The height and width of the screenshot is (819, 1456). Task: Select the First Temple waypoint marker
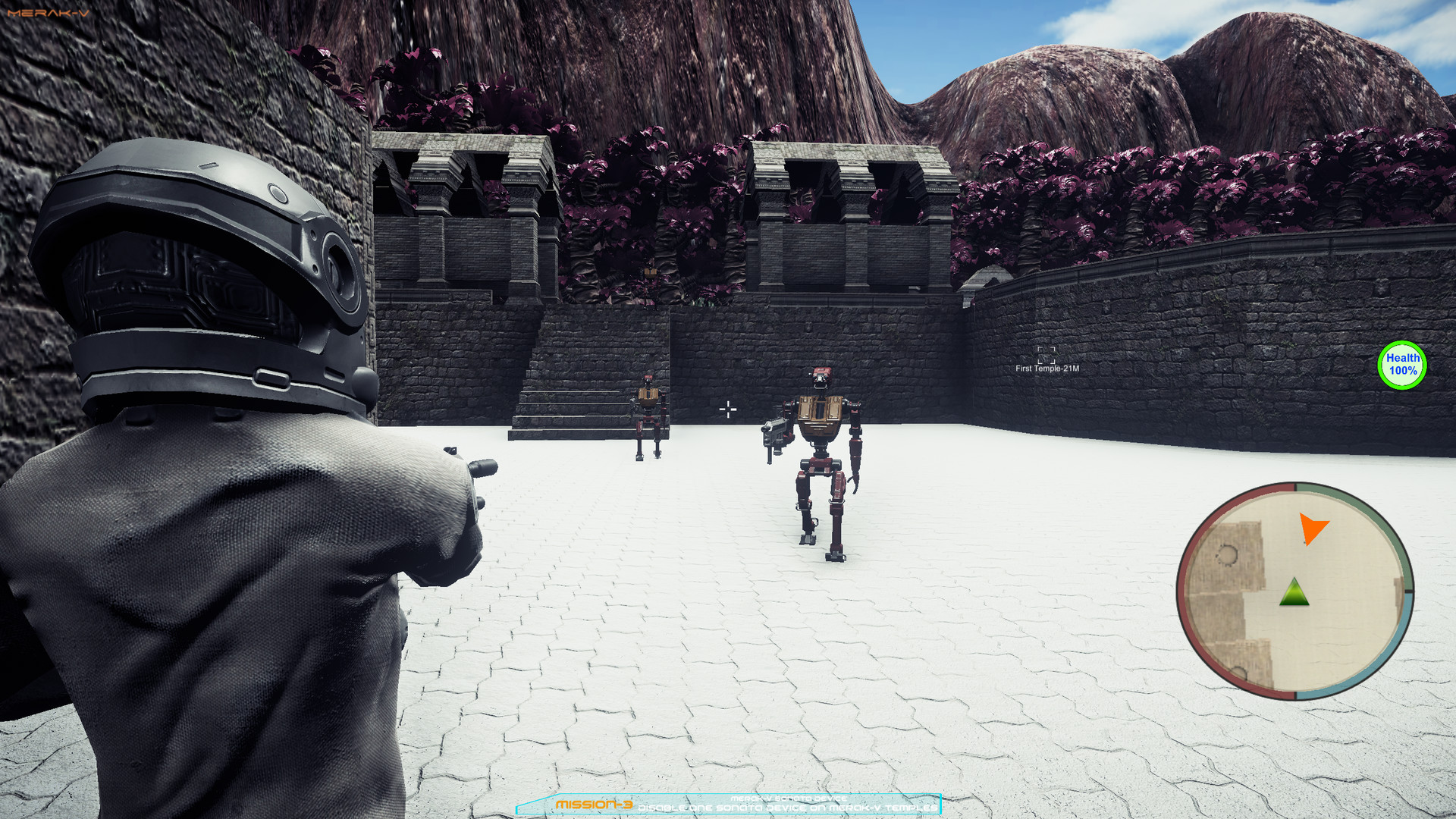pos(1046,356)
